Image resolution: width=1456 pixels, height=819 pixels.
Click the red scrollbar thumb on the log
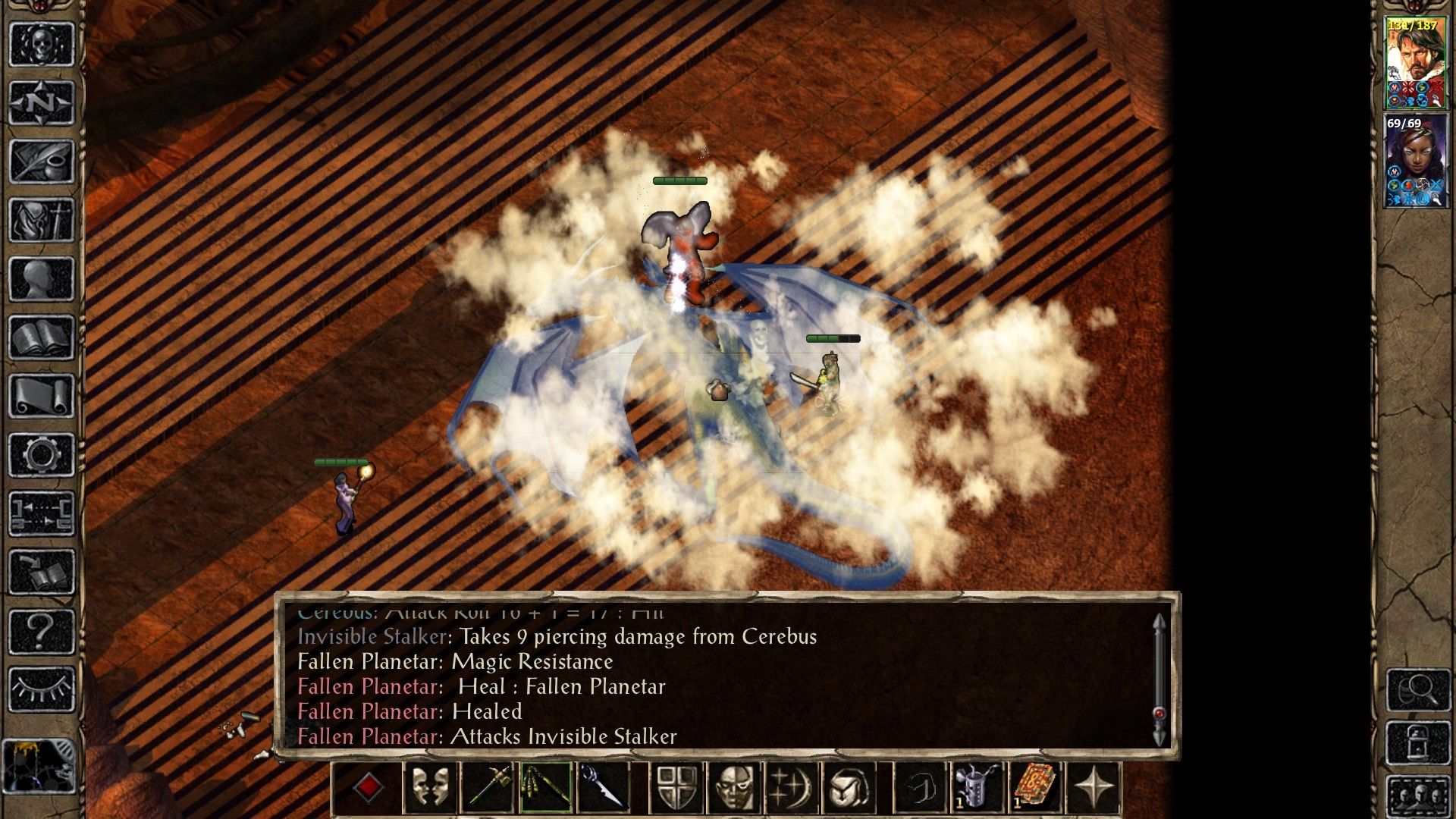click(x=1158, y=714)
